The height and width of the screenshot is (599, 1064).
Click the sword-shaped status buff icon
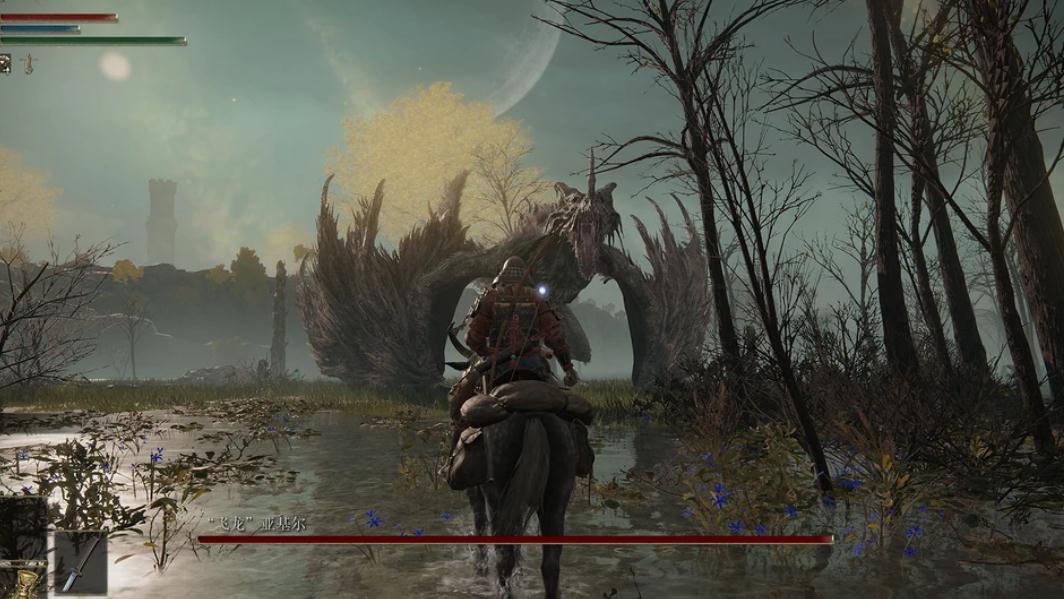coord(28,64)
